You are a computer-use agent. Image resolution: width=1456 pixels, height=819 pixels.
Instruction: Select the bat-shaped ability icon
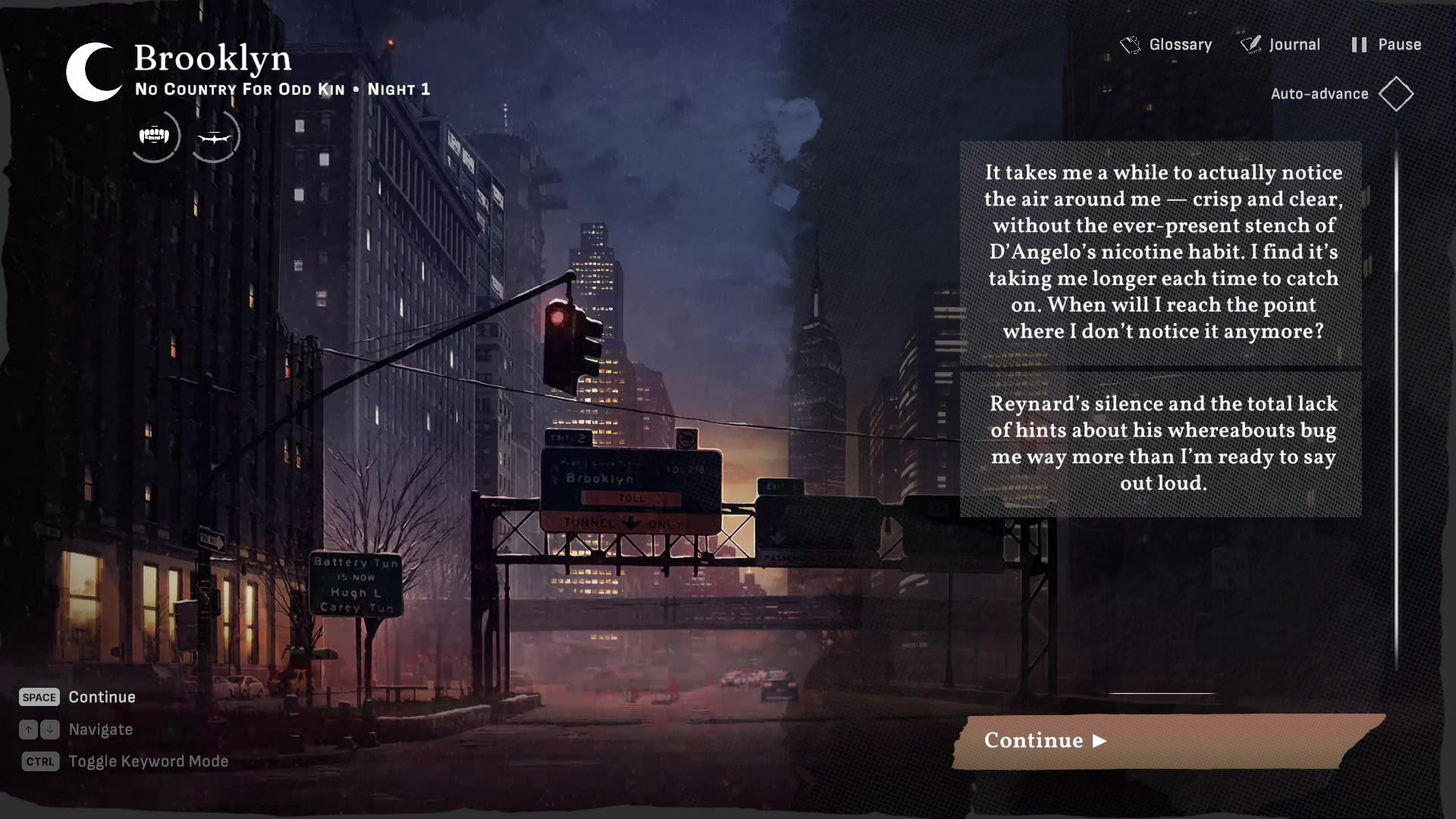coord(215,136)
